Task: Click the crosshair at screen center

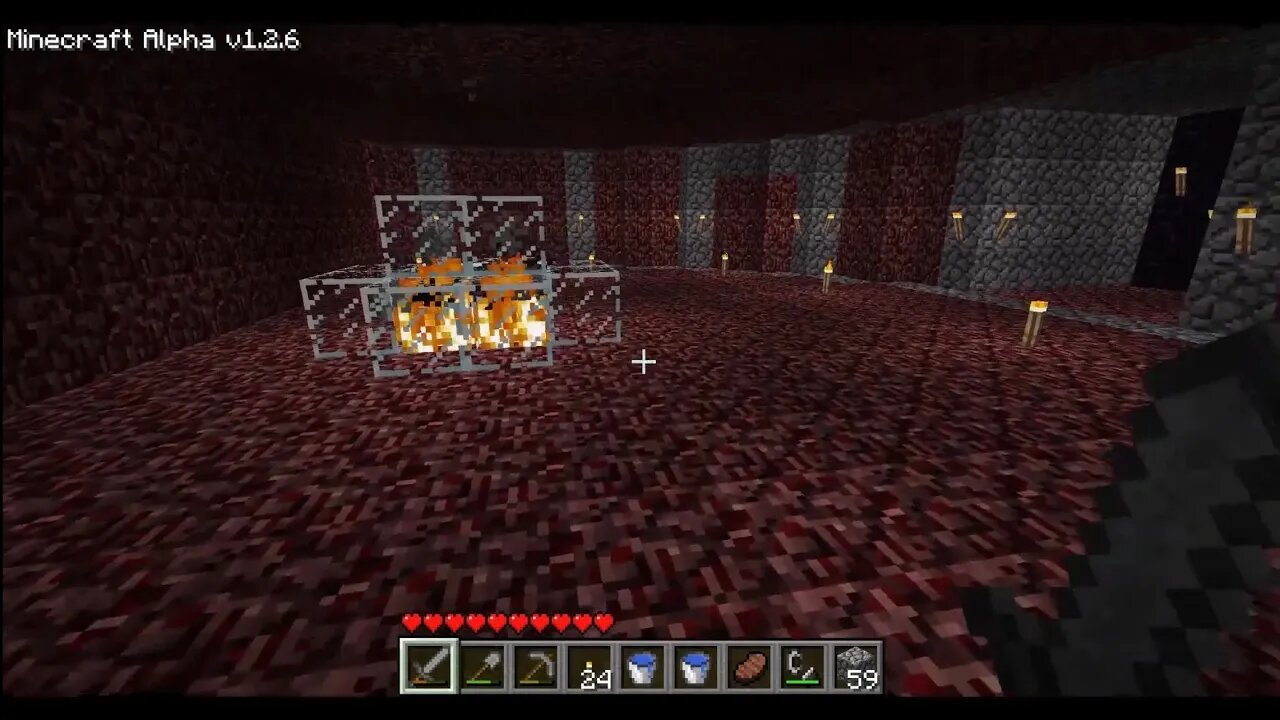Action: pos(644,361)
